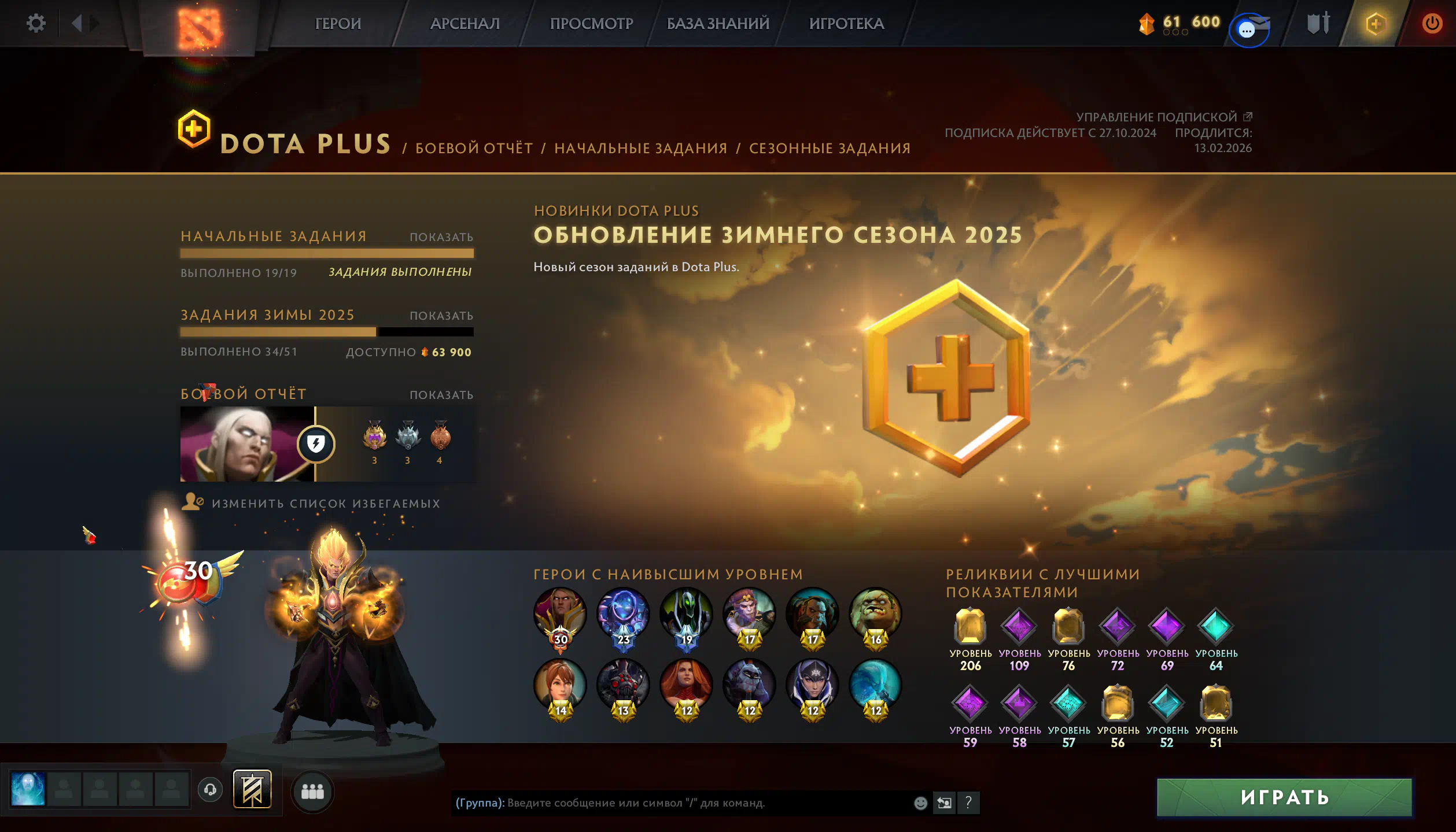The image size is (1456, 832).
Task: Click the red power quit button
Action: (x=1432, y=24)
